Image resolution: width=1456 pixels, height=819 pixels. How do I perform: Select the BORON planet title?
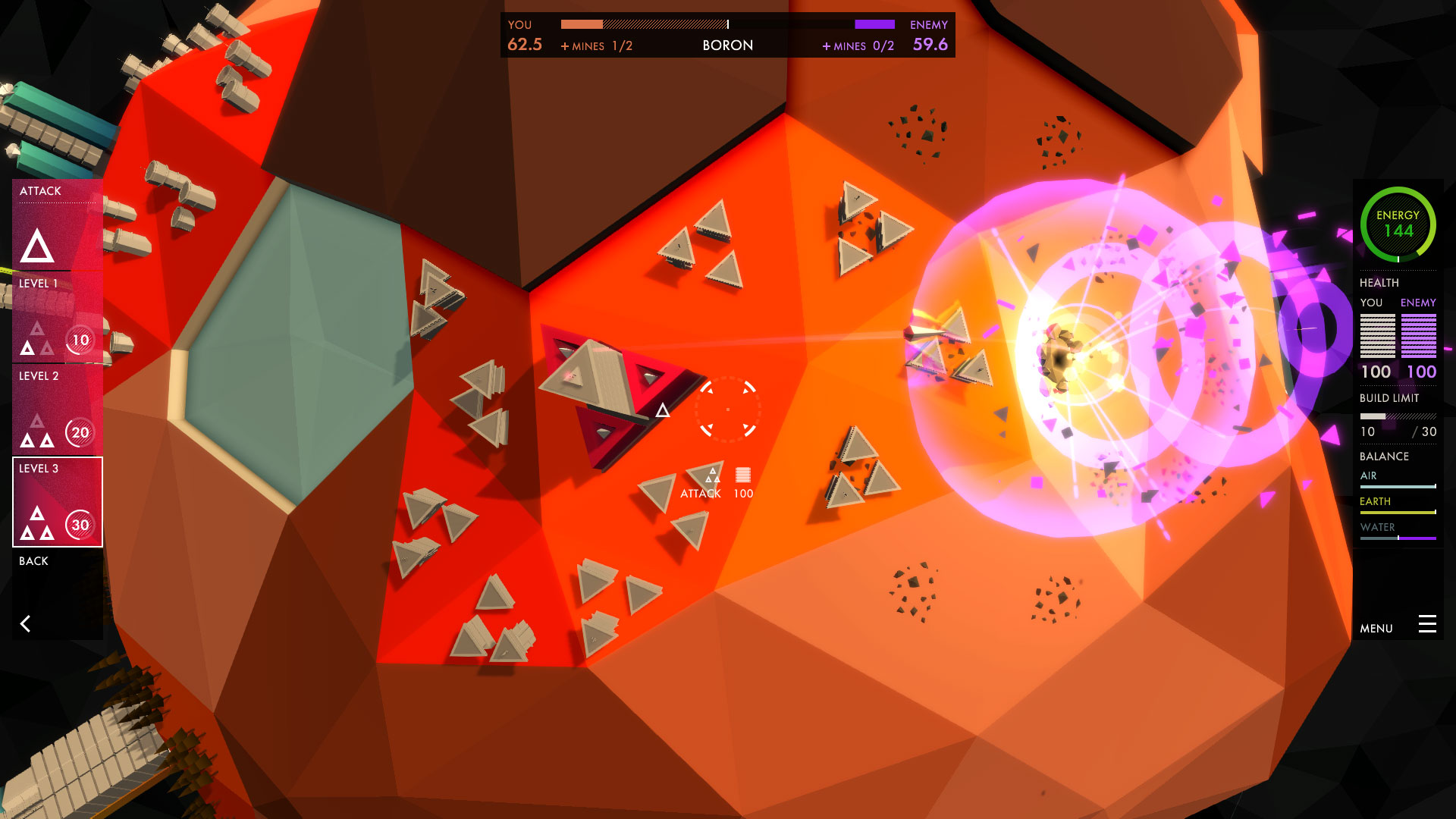[x=727, y=45]
